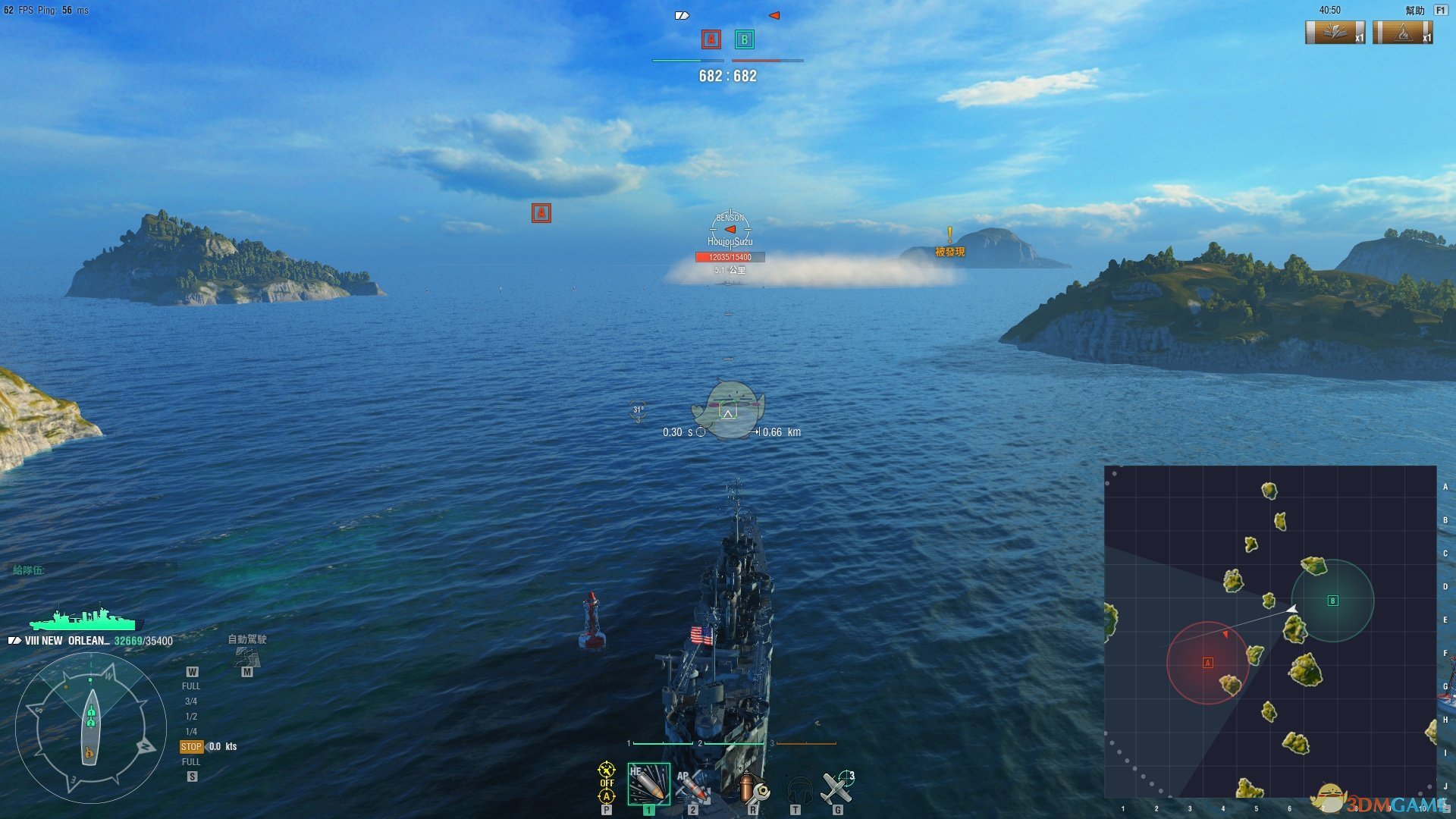Select the lightning-bolt achievement ribbon
Image resolution: width=1456 pixels, height=819 pixels.
[x=1335, y=33]
